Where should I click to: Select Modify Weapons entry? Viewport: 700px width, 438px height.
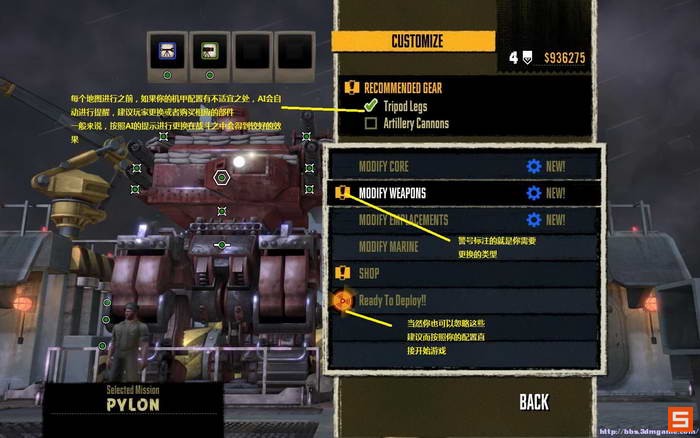[392, 193]
